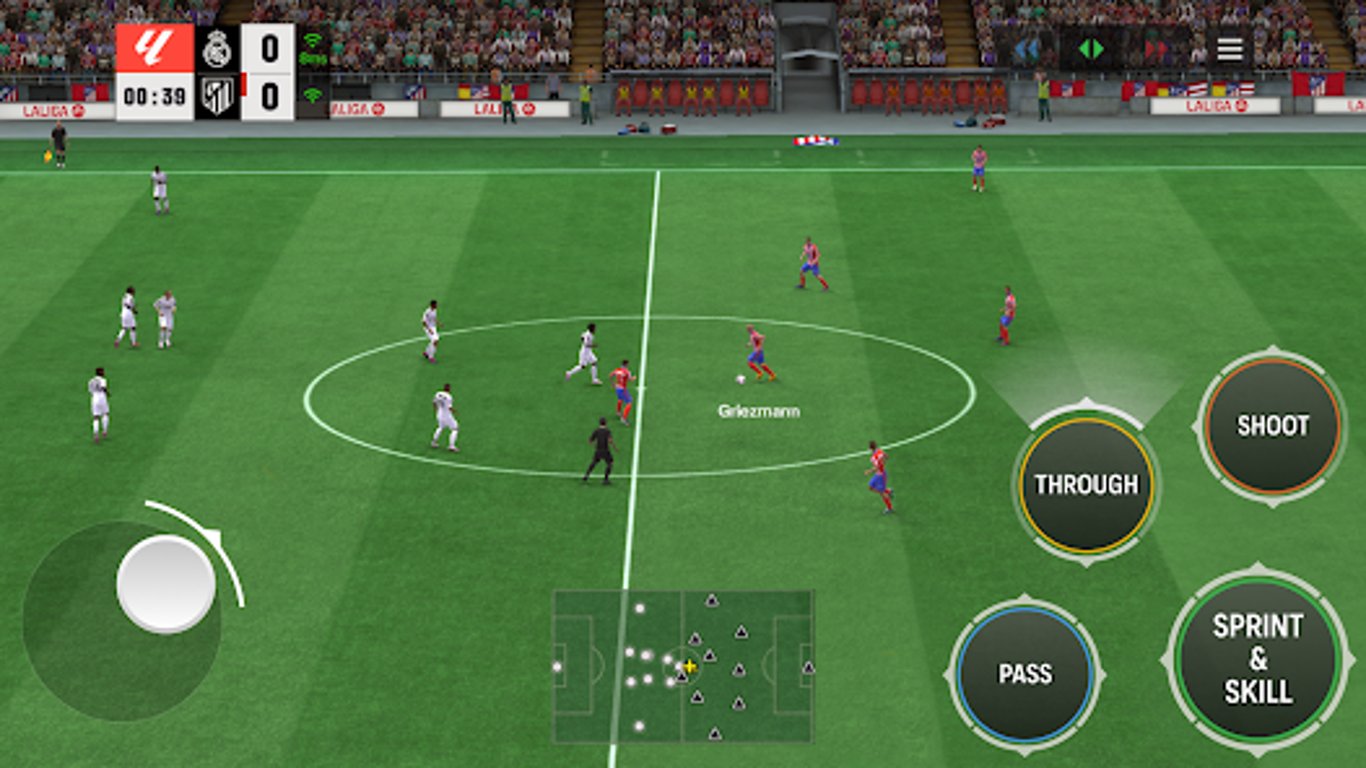The height and width of the screenshot is (768, 1366).
Task: Select the Atlético Madrid crest on the scoreboard
Action: tap(218, 98)
